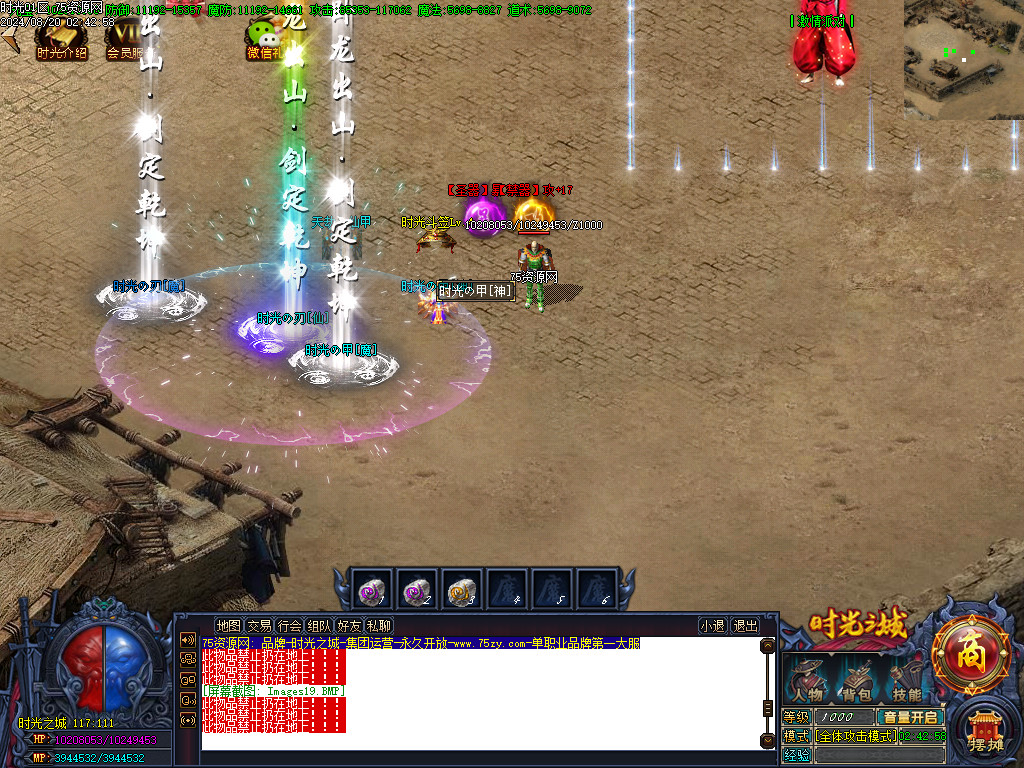
Task: Open the 时光介绍 scroll icon
Action: click(x=62, y=40)
